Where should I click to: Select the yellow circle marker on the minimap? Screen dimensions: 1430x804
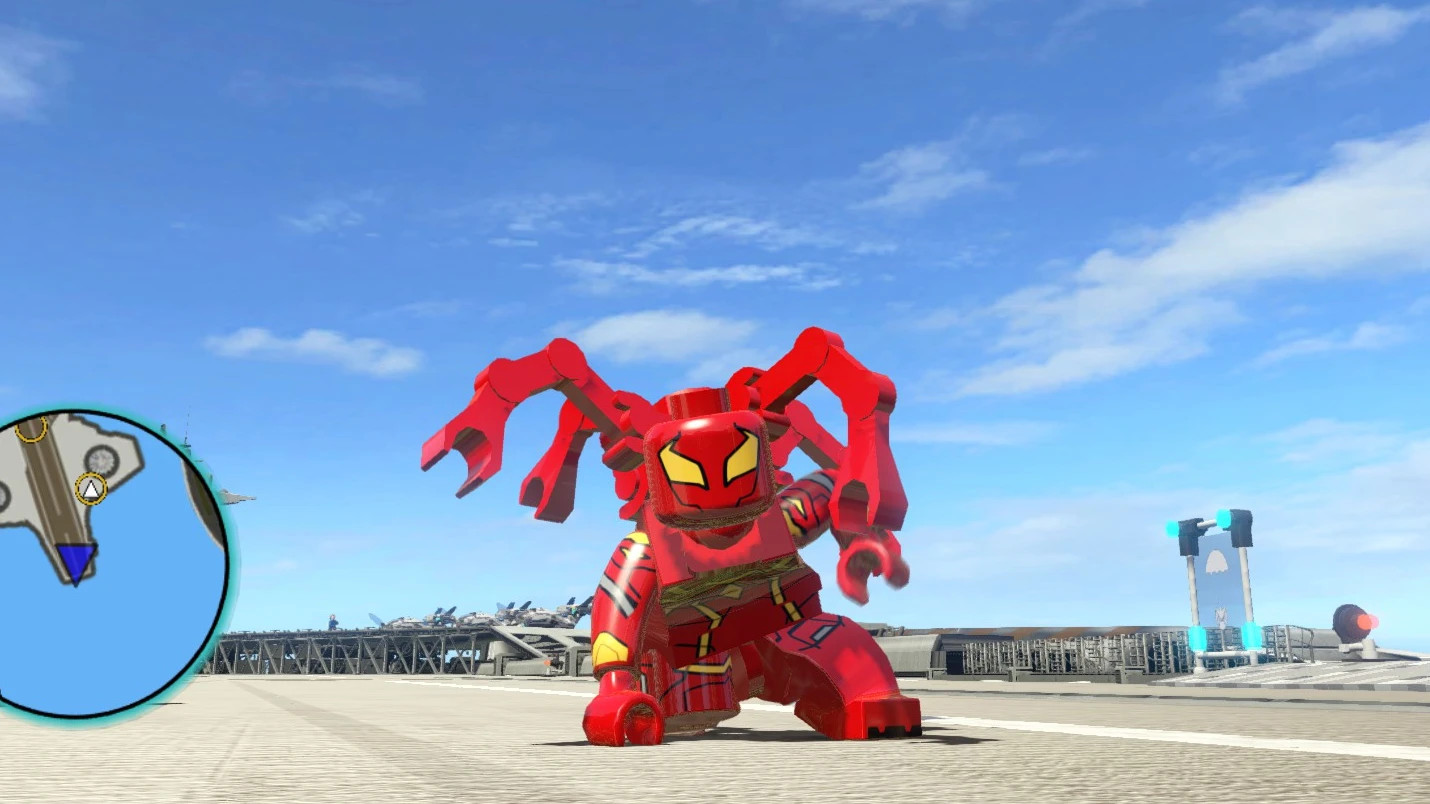[x=32, y=430]
